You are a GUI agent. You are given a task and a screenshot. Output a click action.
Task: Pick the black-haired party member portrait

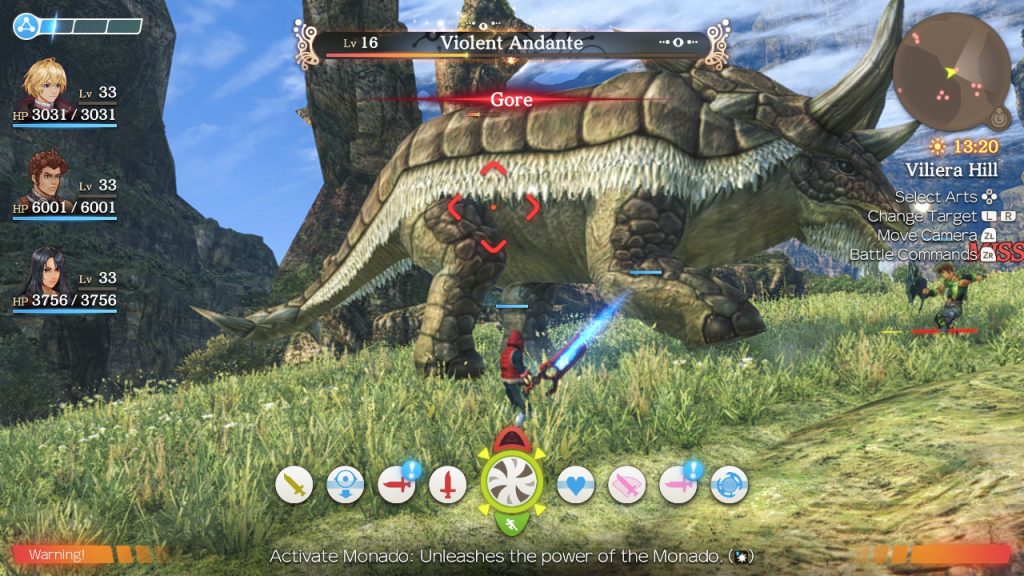[x=43, y=270]
